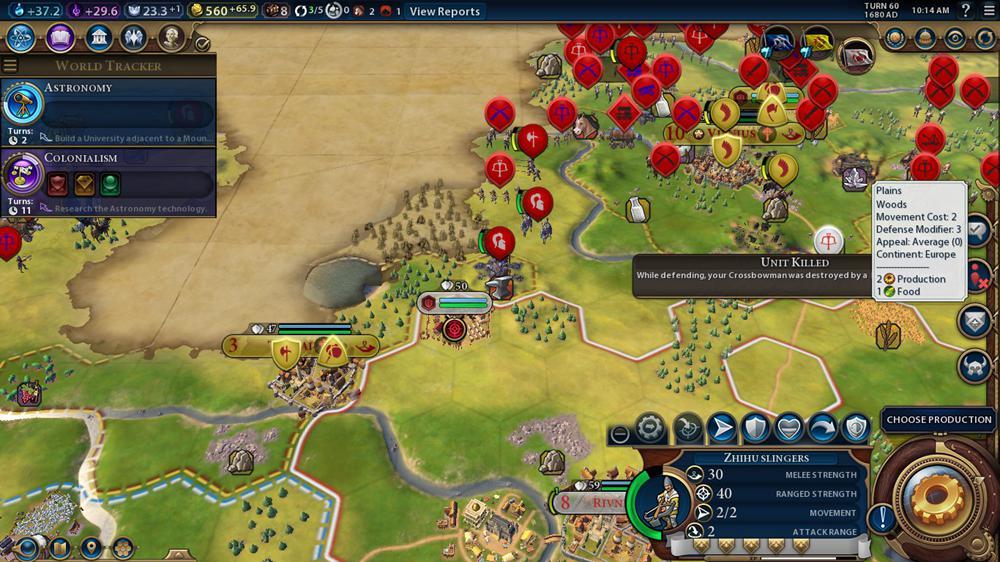This screenshot has height=562, width=1000.
Task: Open View Reports in the top bar
Action: (444, 11)
